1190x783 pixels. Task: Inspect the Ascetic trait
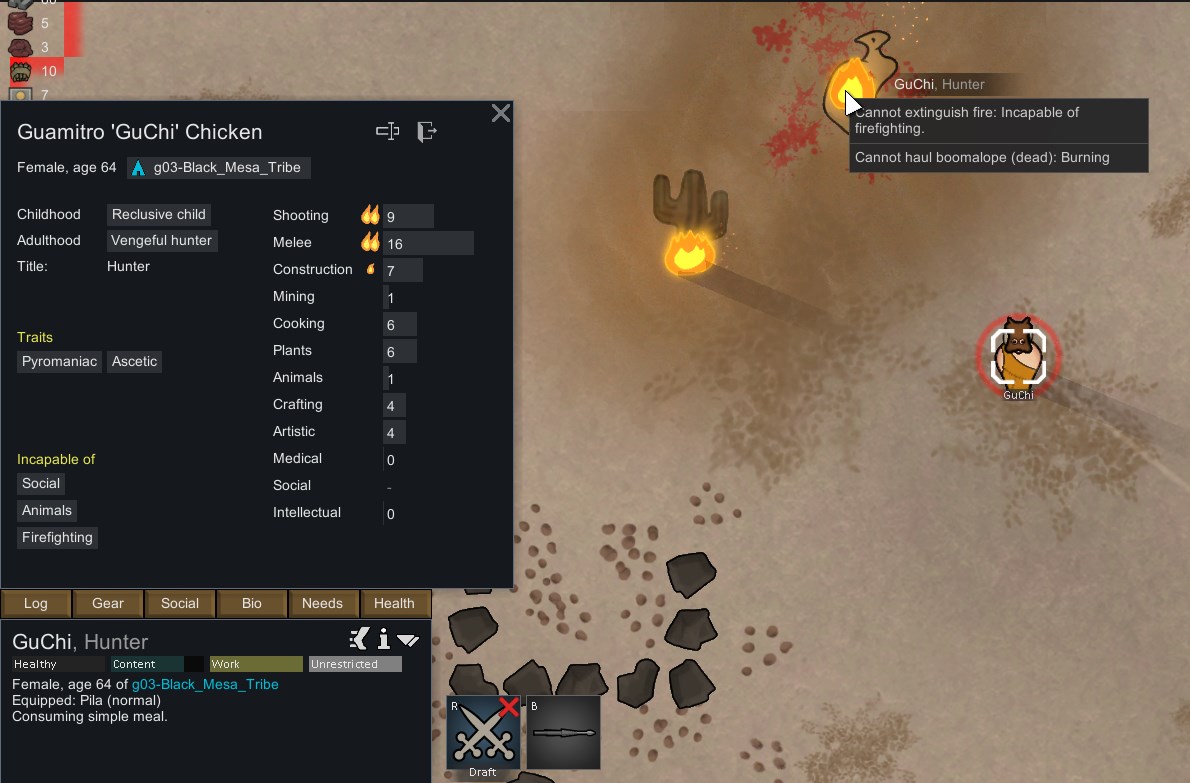135,362
